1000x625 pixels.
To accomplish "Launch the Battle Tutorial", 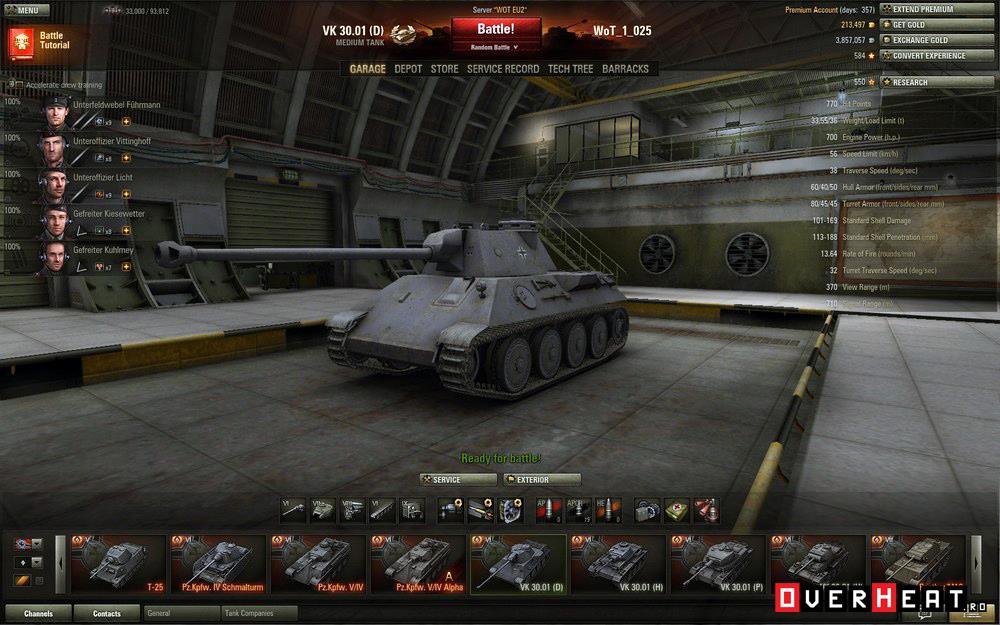I will 38,41.
